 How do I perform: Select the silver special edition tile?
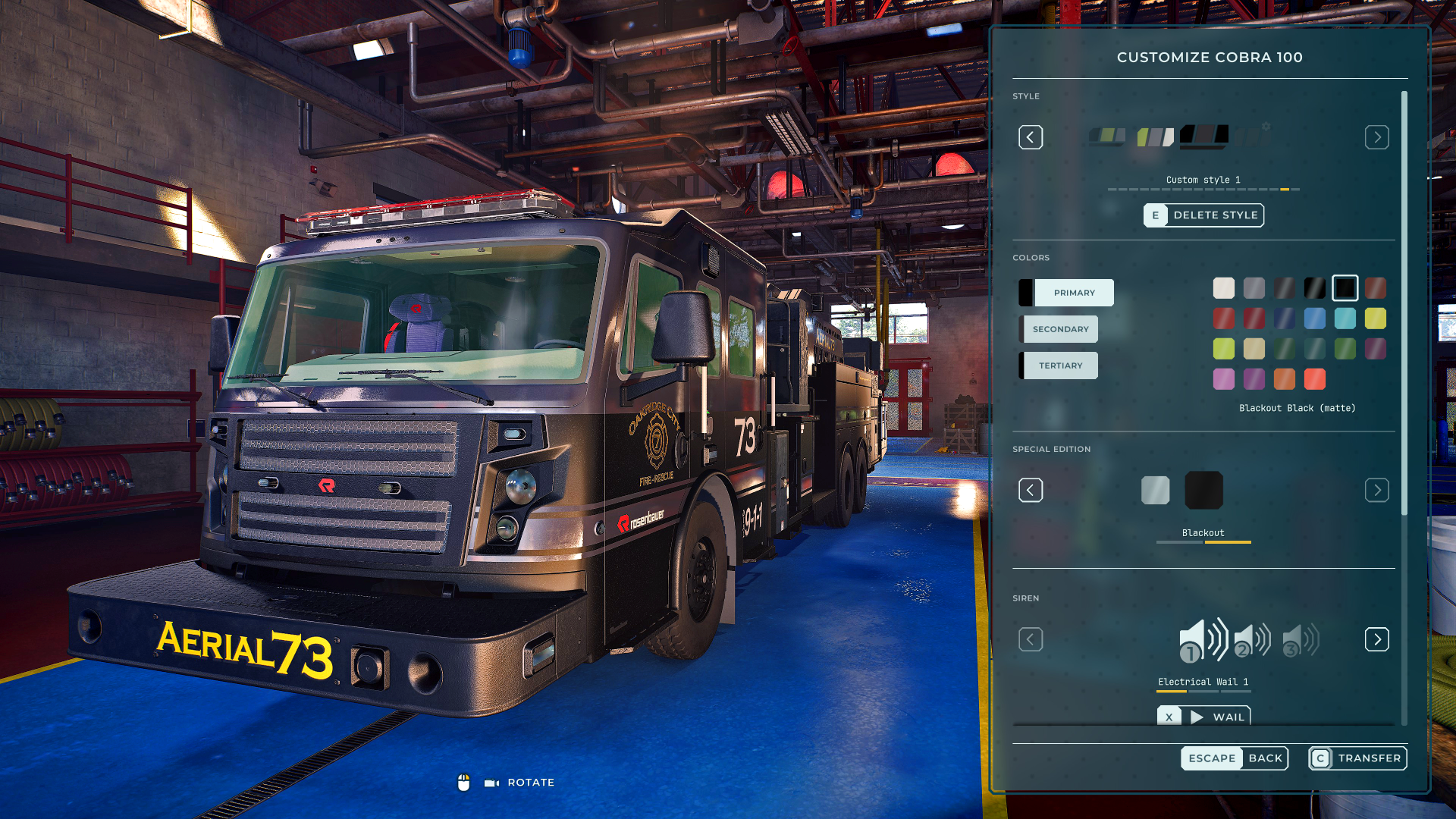(1155, 491)
